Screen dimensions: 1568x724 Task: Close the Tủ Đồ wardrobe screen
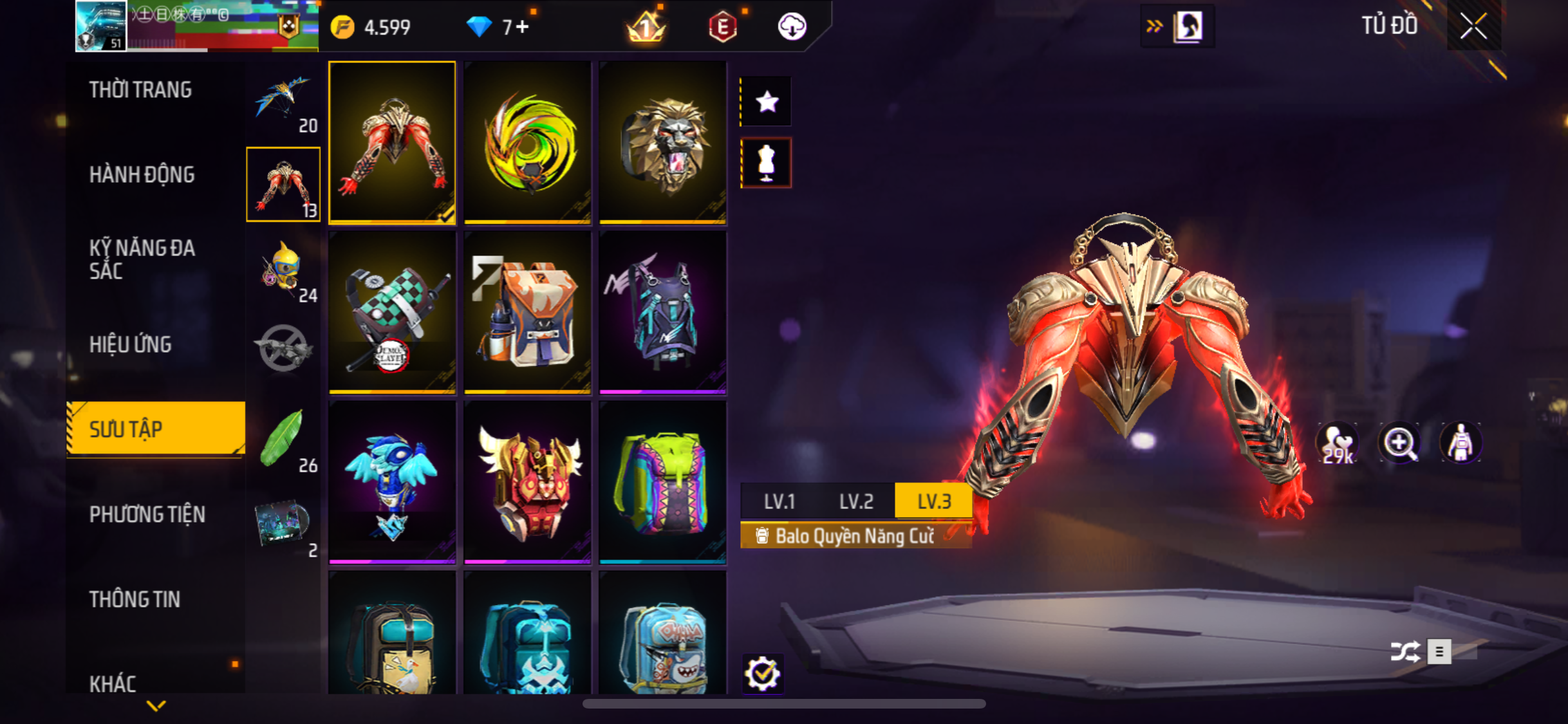coord(1473,26)
